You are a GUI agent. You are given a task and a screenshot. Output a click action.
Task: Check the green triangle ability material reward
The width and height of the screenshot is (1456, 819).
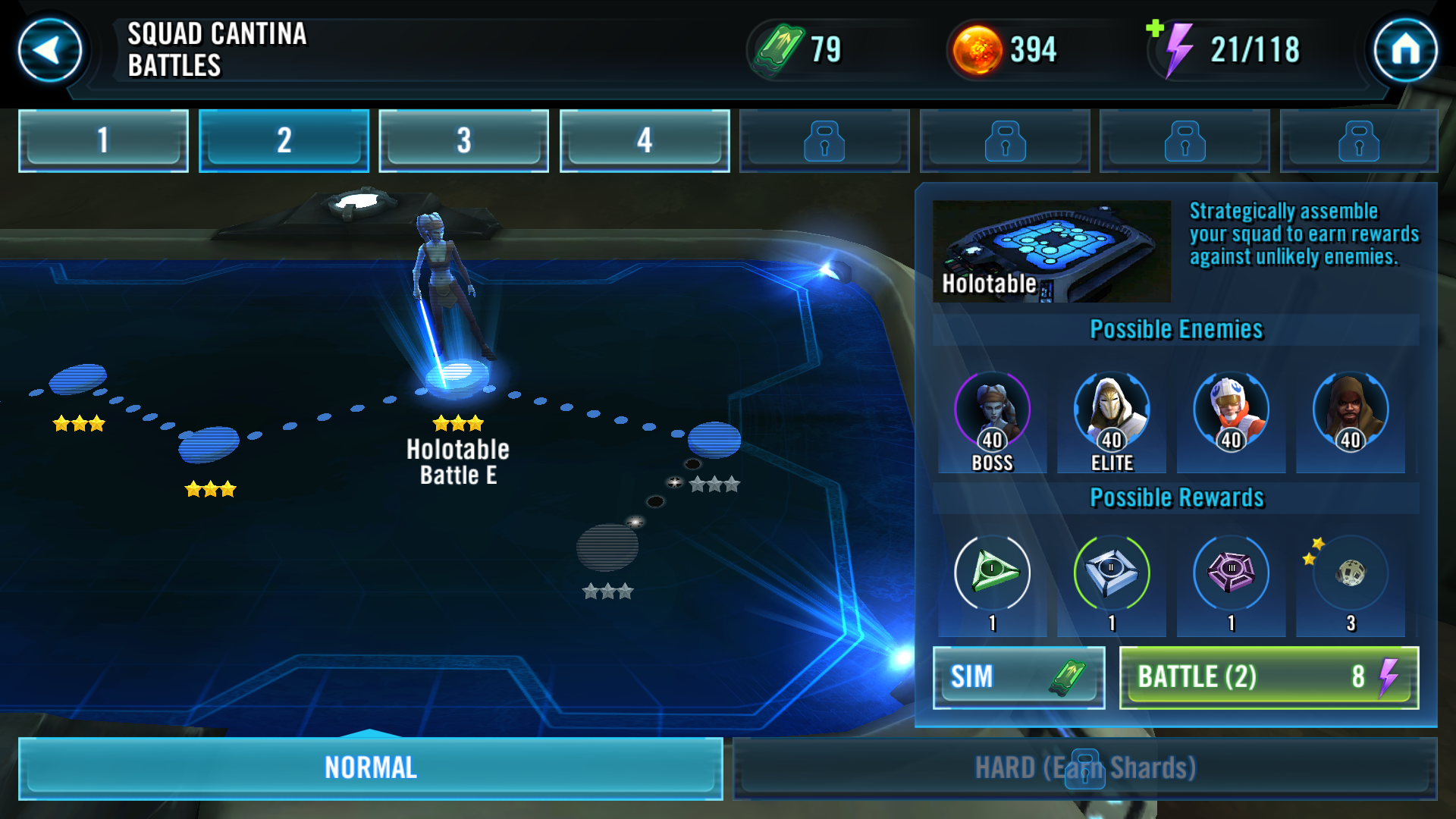coord(992,573)
